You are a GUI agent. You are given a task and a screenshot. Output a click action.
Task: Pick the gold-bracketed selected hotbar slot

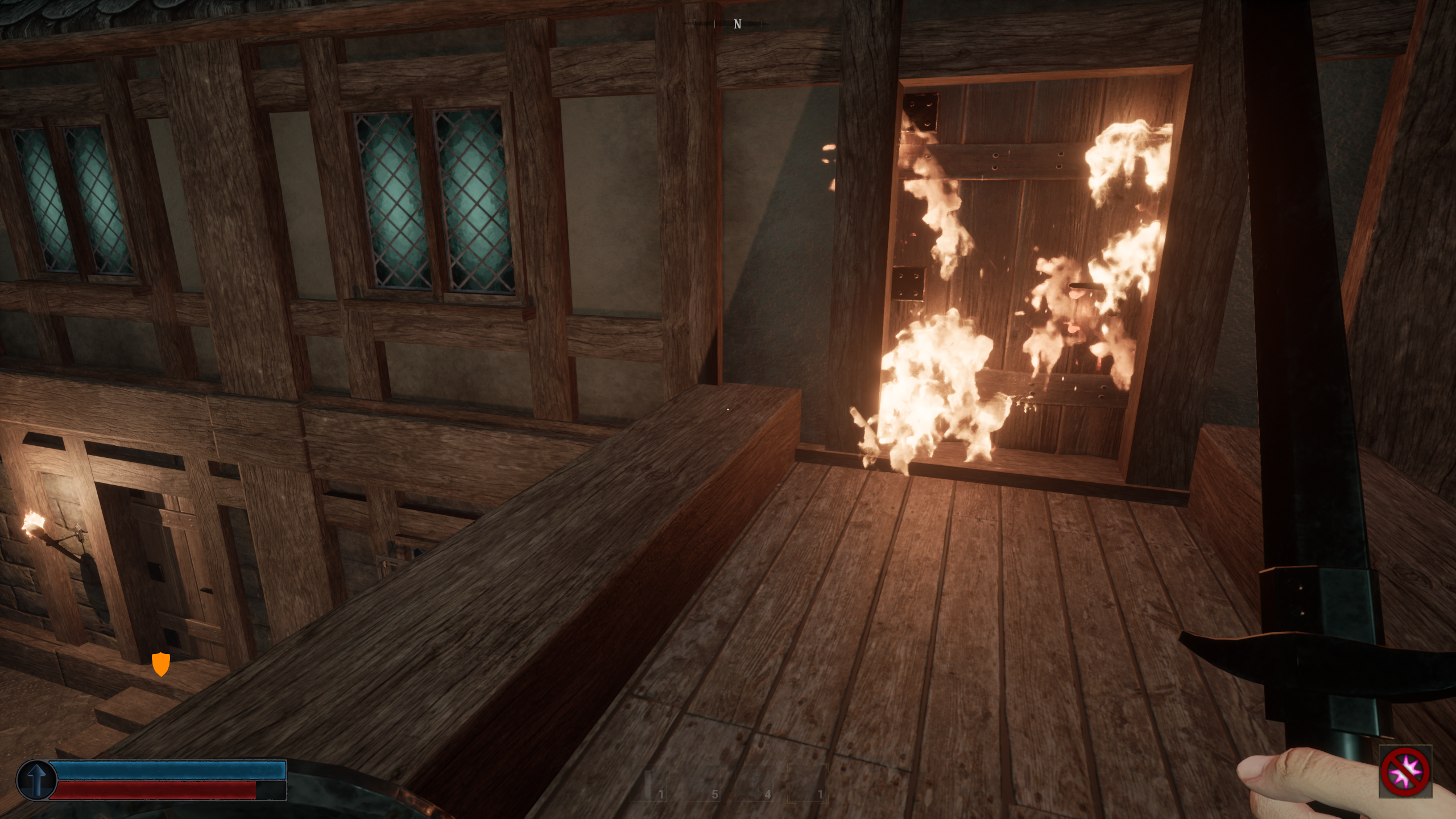point(808,784)
